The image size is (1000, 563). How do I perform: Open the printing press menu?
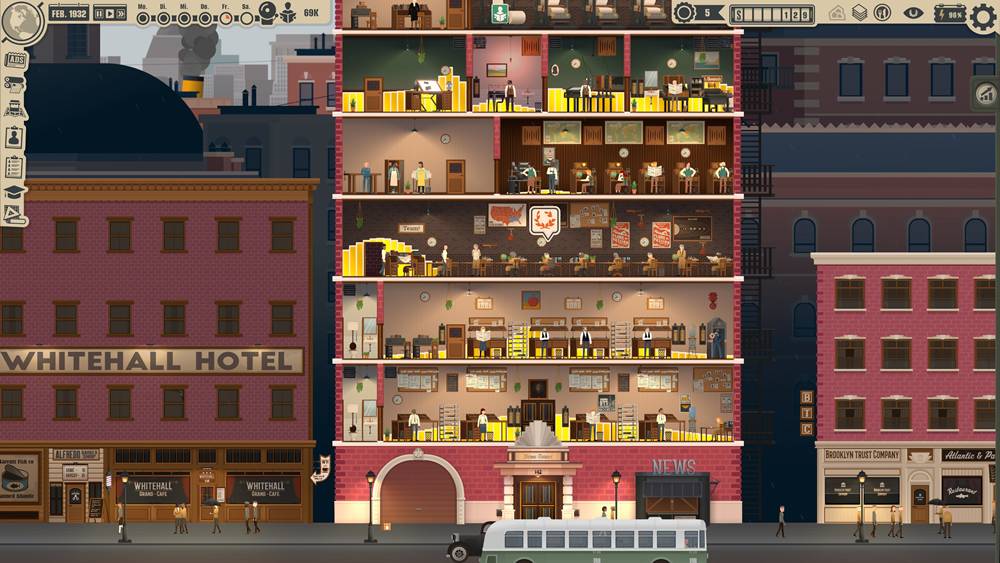click(x=15, y=111)
